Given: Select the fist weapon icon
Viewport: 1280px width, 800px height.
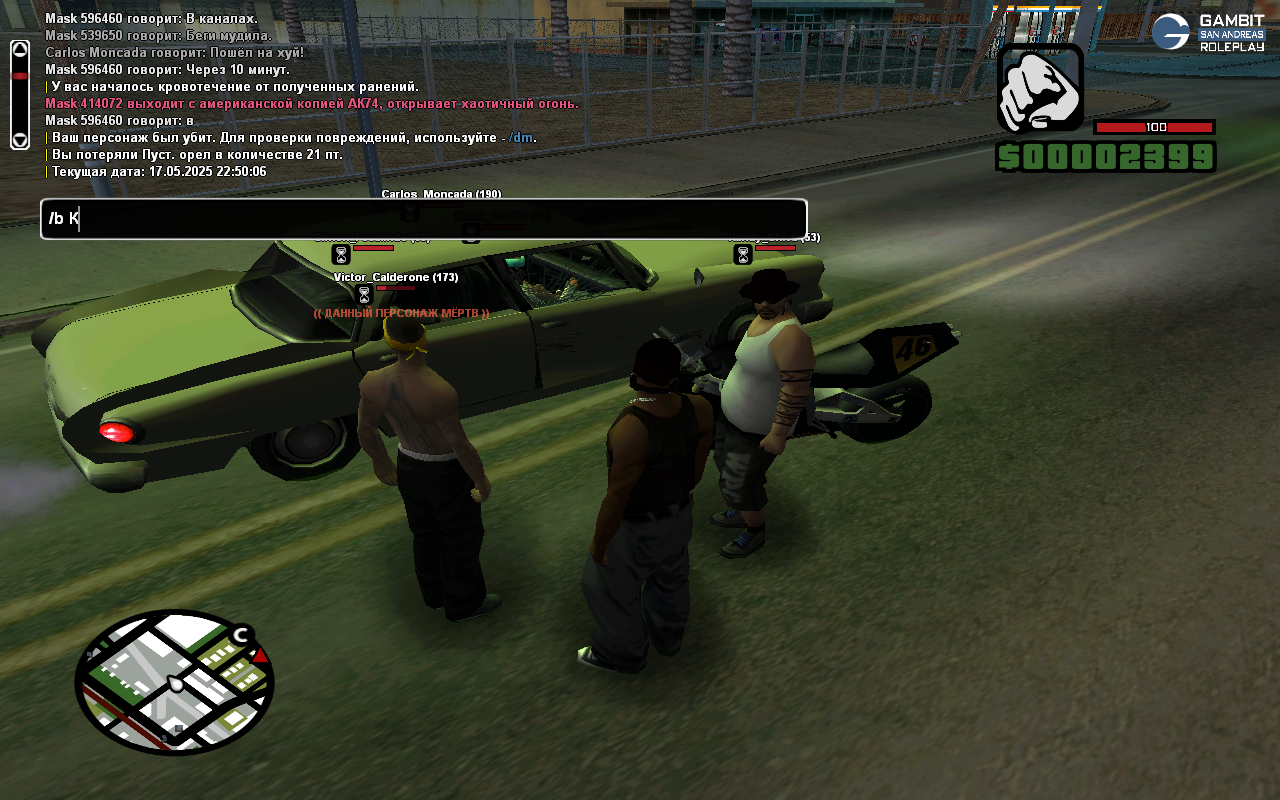Looking at the screenshot, I should (x=1040, y=88).
